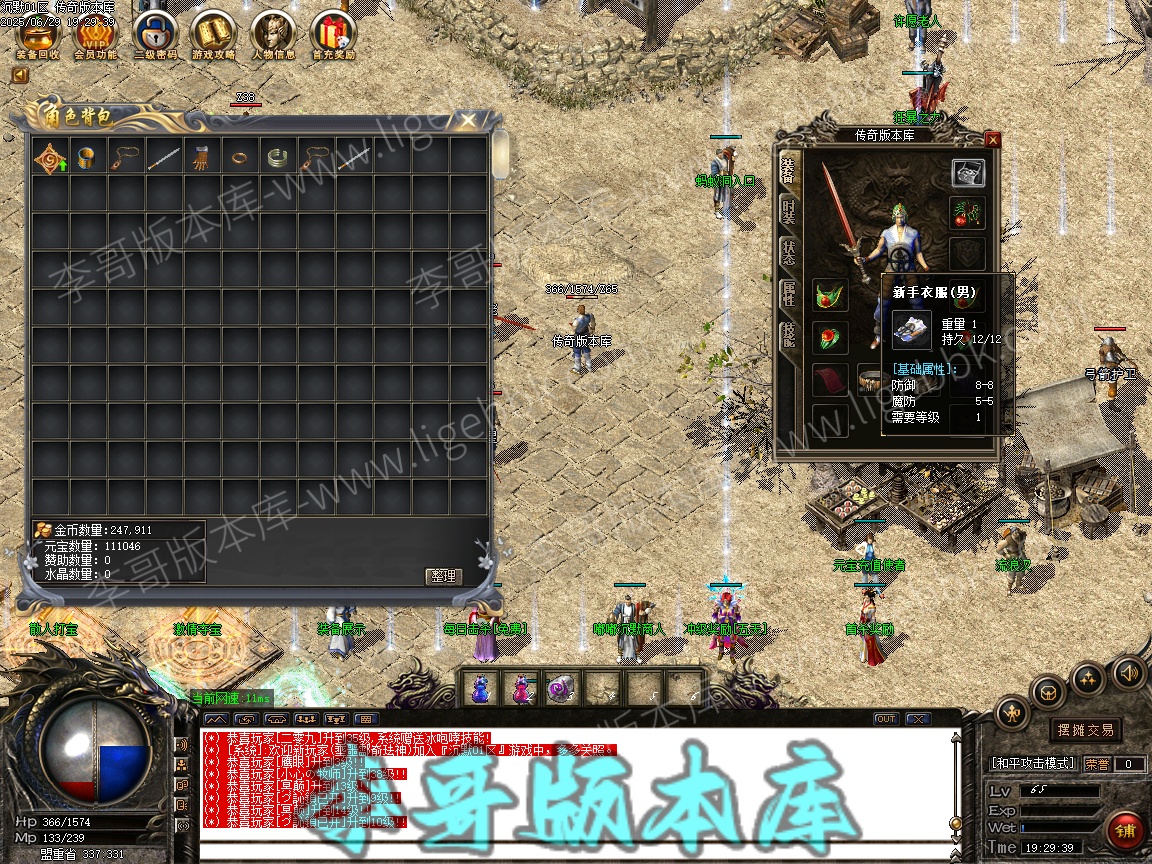The width and height of the screenshot is (1152, 864).
Task: Claim the 首充奖励 gift box reward
Action: [x=333, y=34]
